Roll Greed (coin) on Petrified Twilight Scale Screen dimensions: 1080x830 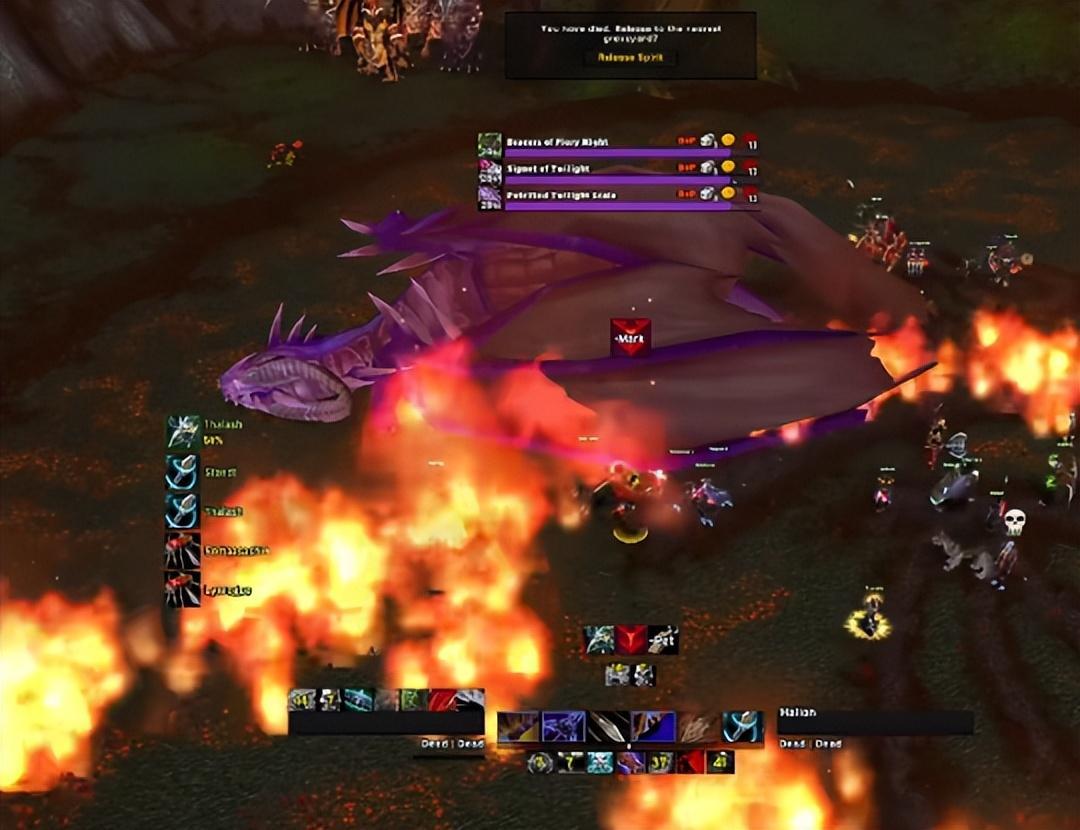(x=728, y=193)
